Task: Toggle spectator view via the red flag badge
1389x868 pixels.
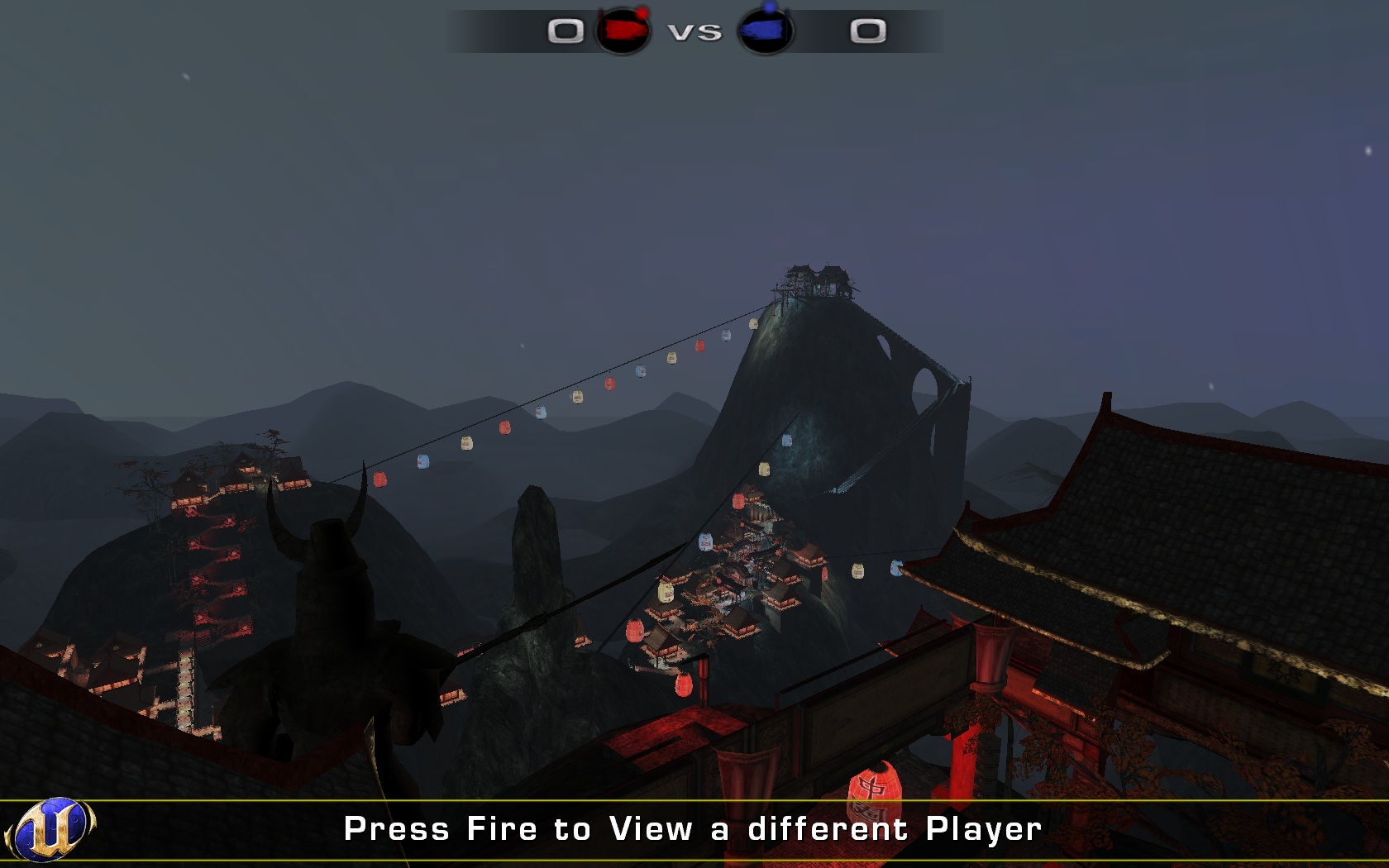Action: click(x=624, y=32)
